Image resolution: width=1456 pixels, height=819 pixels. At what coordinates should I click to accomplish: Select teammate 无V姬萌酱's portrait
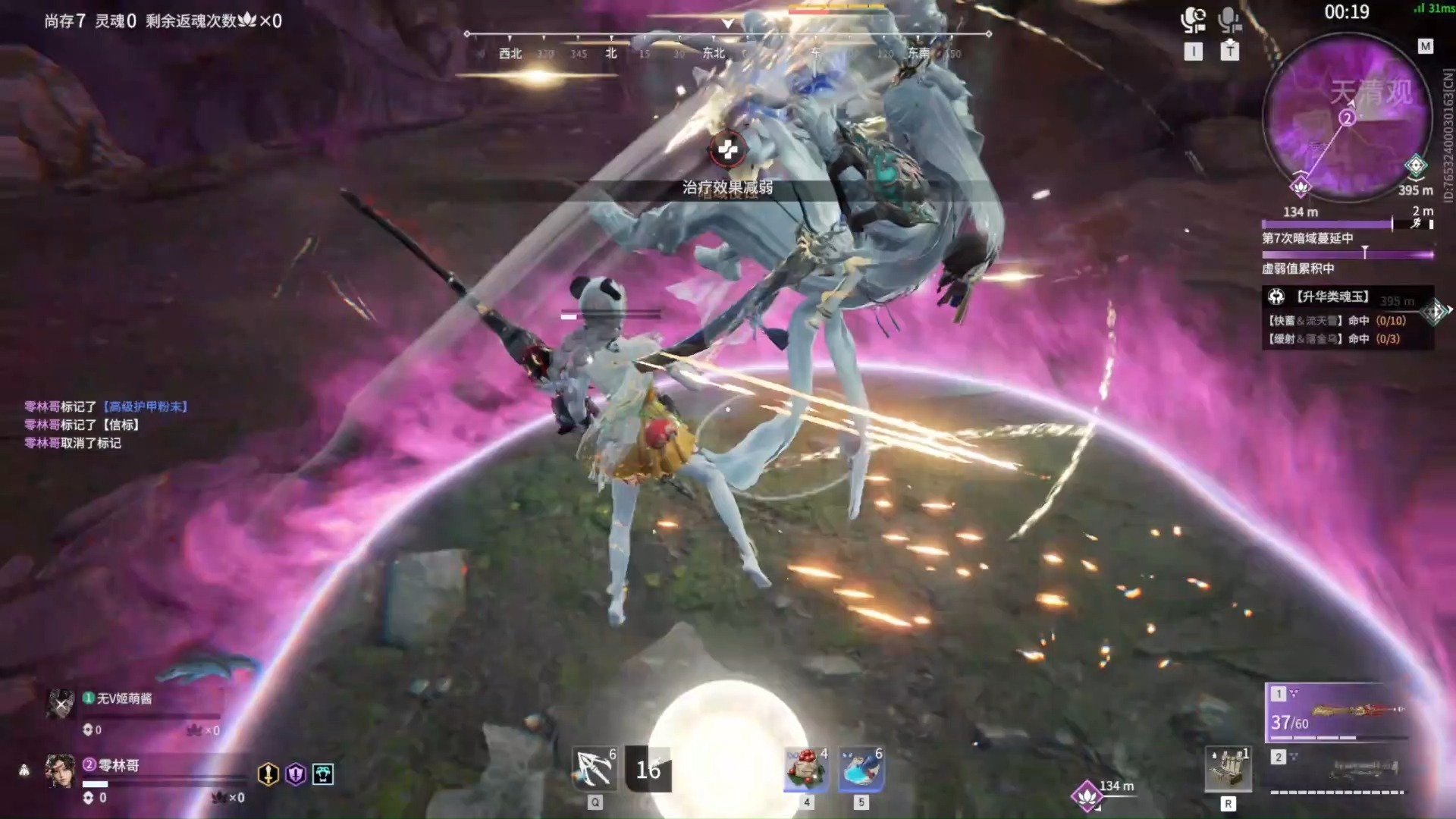pyautogui.click(x=60, y=704)
